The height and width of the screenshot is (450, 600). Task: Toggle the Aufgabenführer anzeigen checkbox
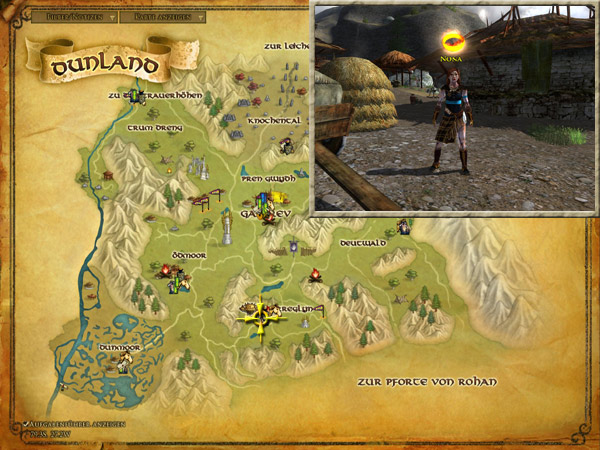click(x=23, y=425)
